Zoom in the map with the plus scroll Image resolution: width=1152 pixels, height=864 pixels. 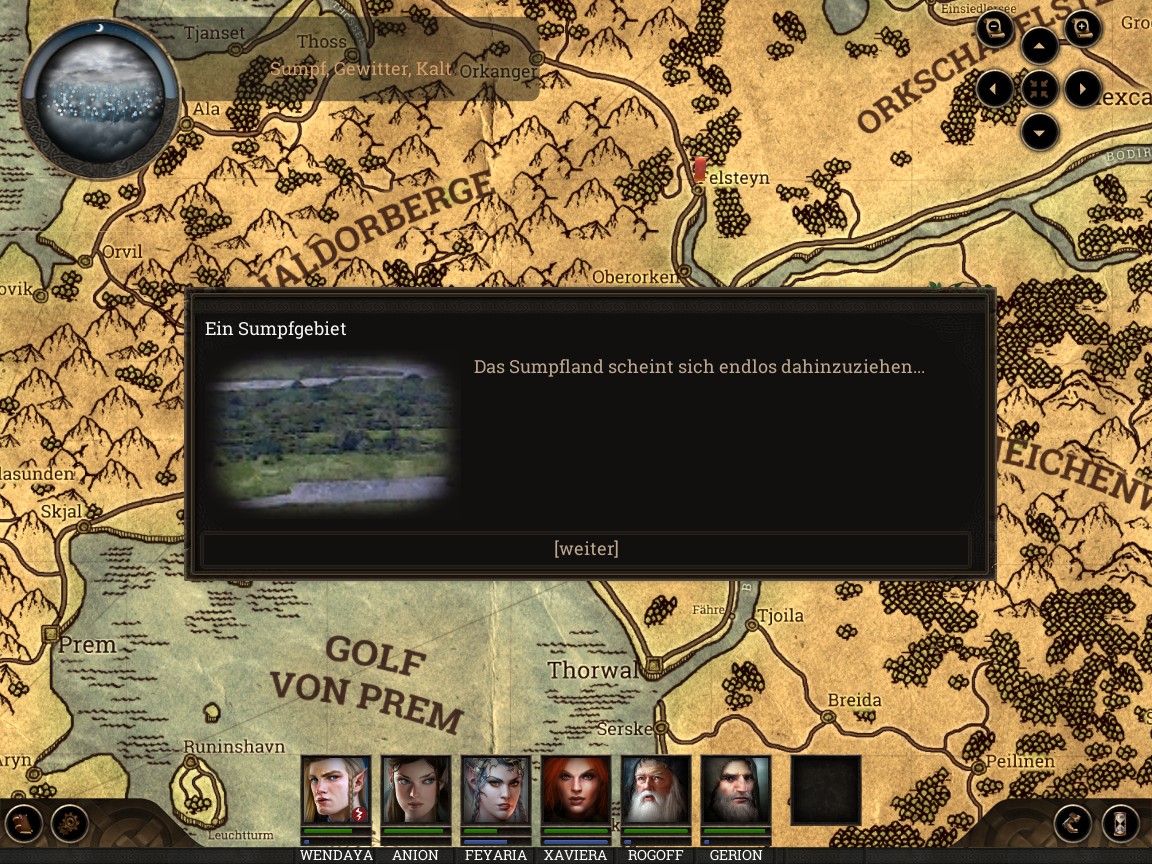pos(1083,29)
